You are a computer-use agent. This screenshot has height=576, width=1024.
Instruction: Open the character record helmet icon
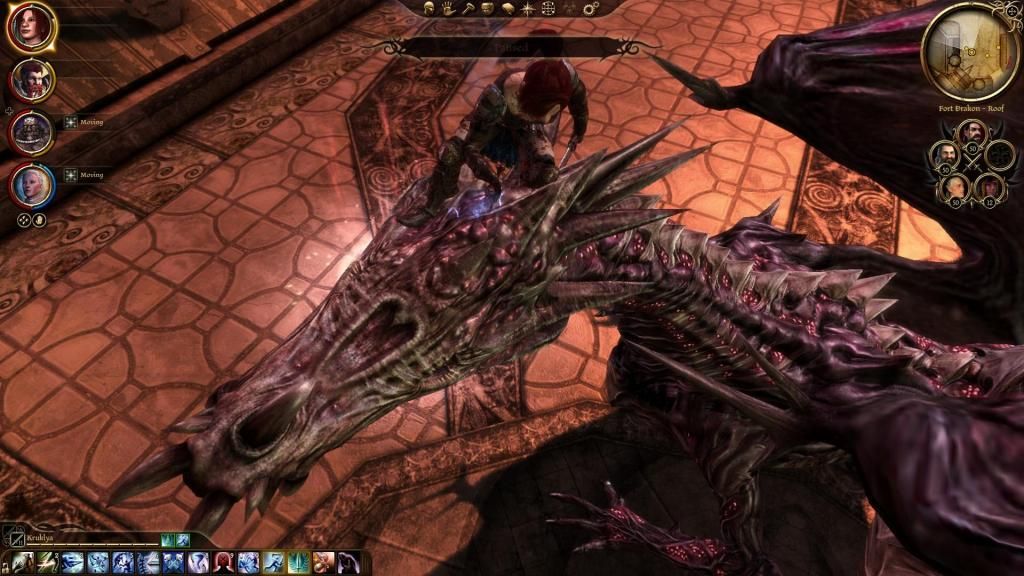tap(429, 9)
